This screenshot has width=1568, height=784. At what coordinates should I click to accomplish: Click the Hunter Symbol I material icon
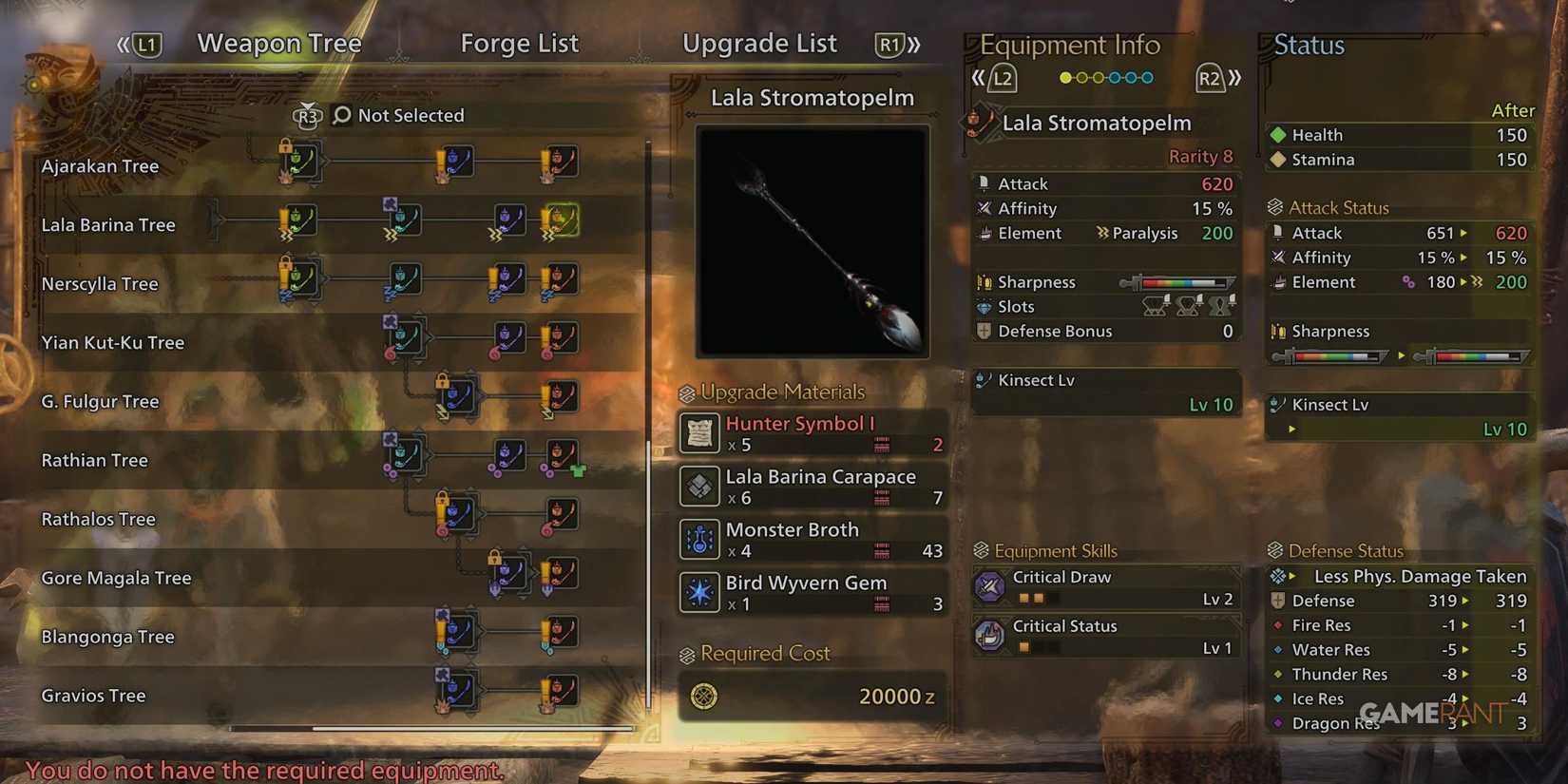pos(699,433)
